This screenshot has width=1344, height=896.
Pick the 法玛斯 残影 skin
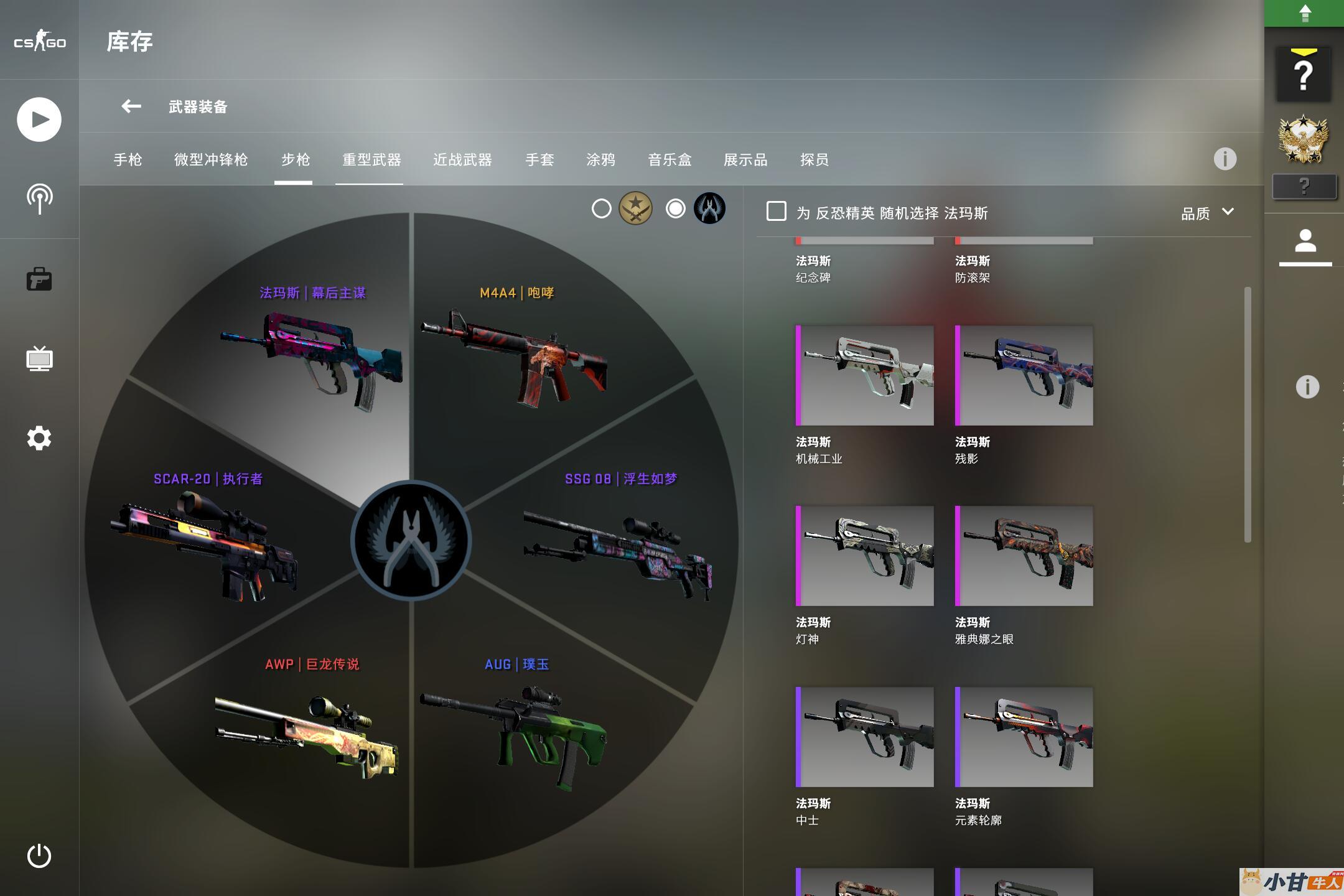1024,375
